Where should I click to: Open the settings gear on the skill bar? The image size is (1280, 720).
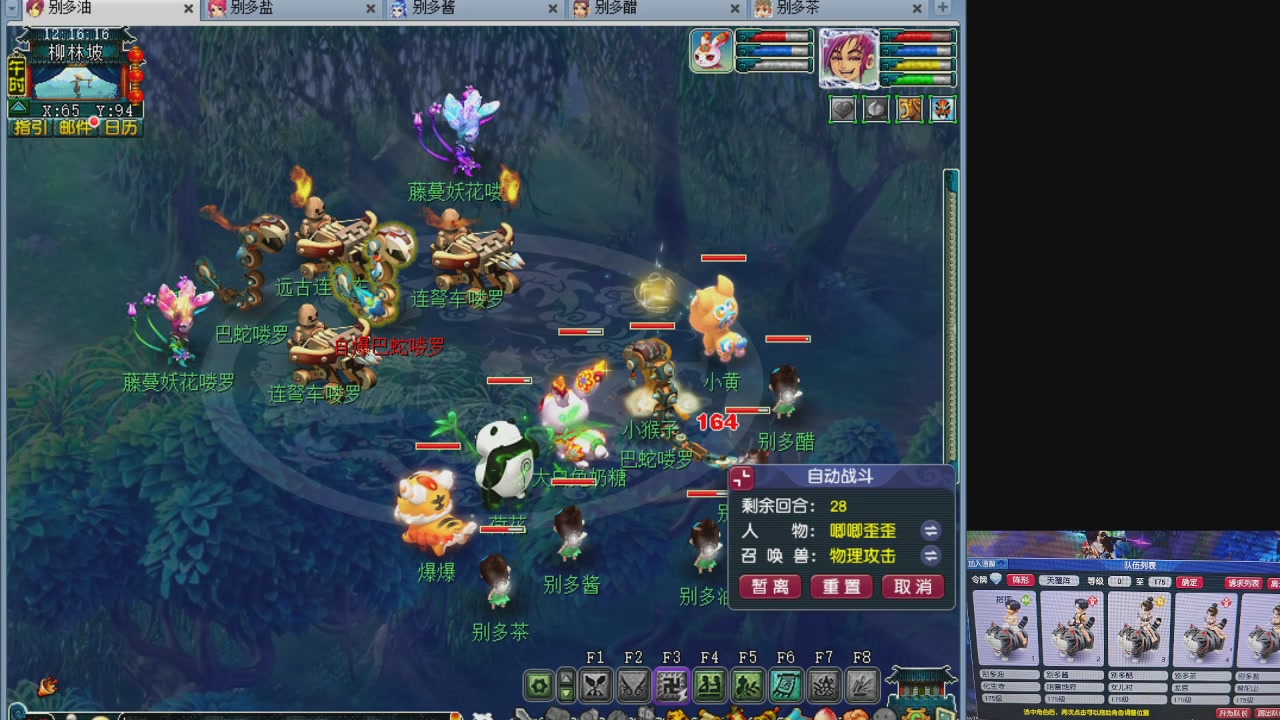pos(538,685)
